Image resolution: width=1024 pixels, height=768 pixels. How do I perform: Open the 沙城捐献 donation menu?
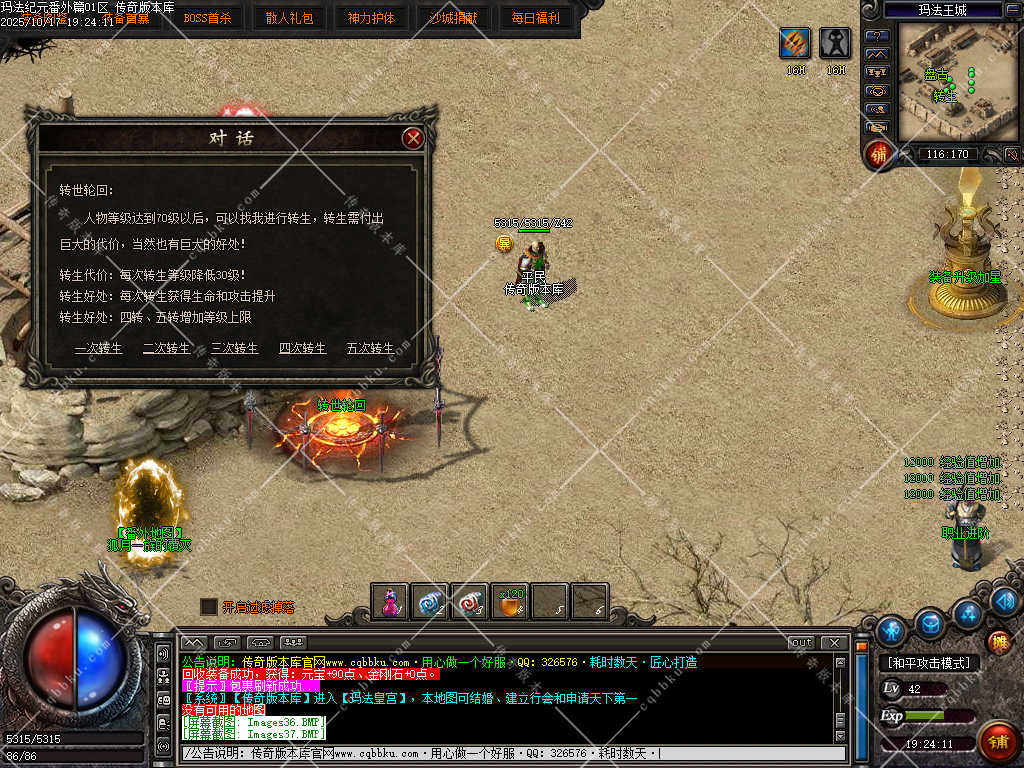pos(453,18)
